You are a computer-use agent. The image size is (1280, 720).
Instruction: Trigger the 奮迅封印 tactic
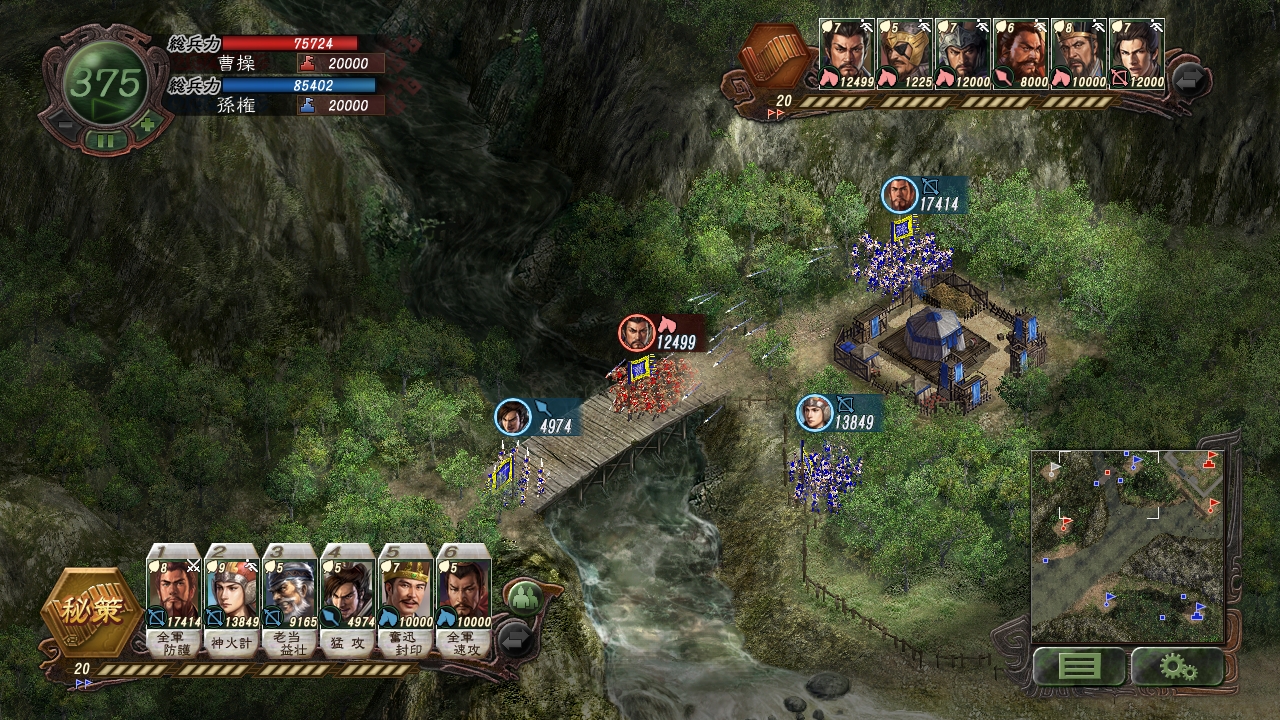click(x=406, y=642)
